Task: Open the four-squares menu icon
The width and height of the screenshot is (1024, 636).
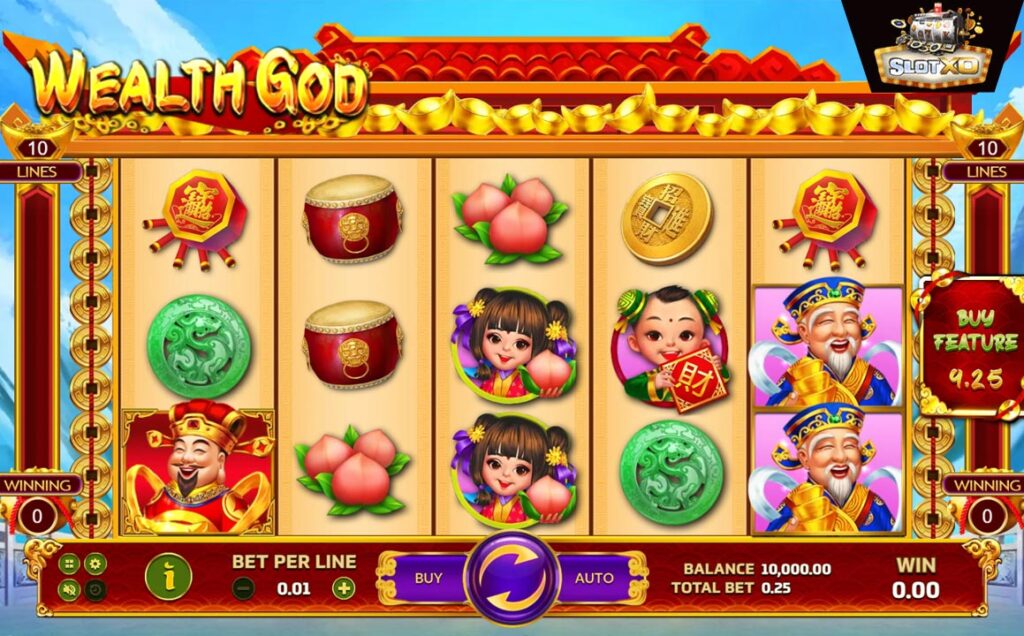Action: click(70, 564)
